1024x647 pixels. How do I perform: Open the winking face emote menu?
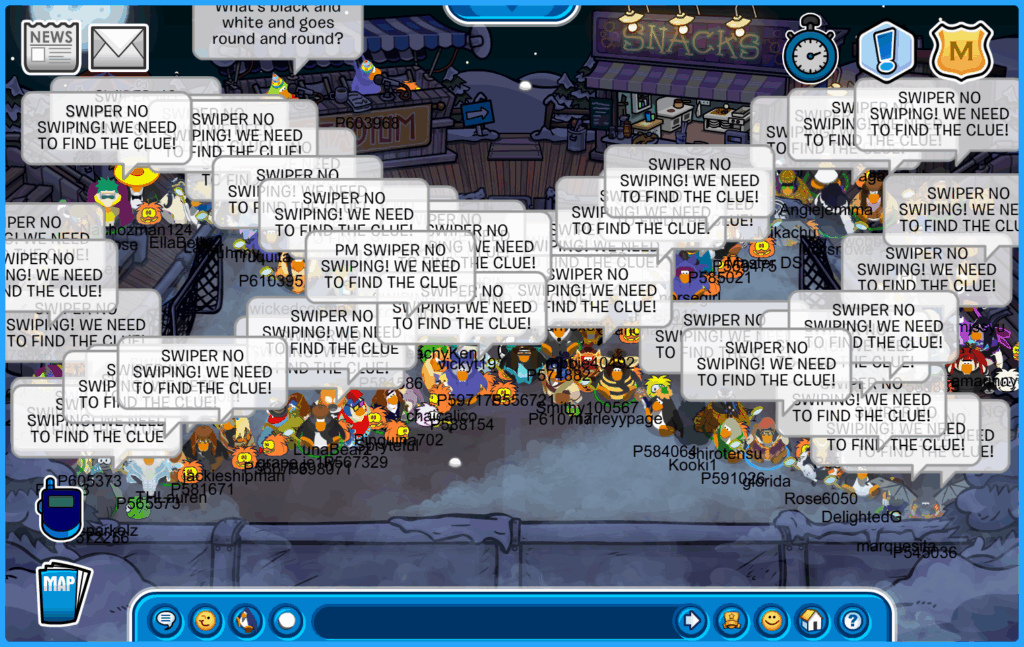[206, 621]
